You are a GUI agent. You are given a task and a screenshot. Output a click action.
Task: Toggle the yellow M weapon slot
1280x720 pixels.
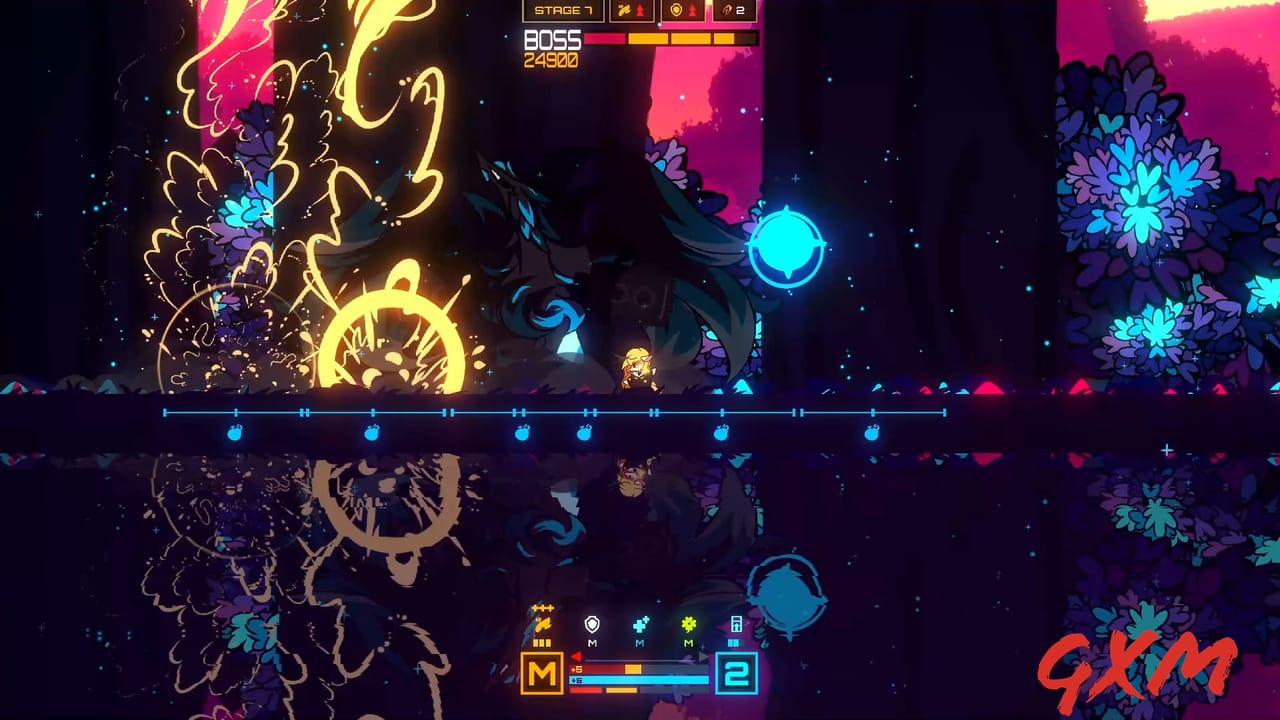pos(543,673)
